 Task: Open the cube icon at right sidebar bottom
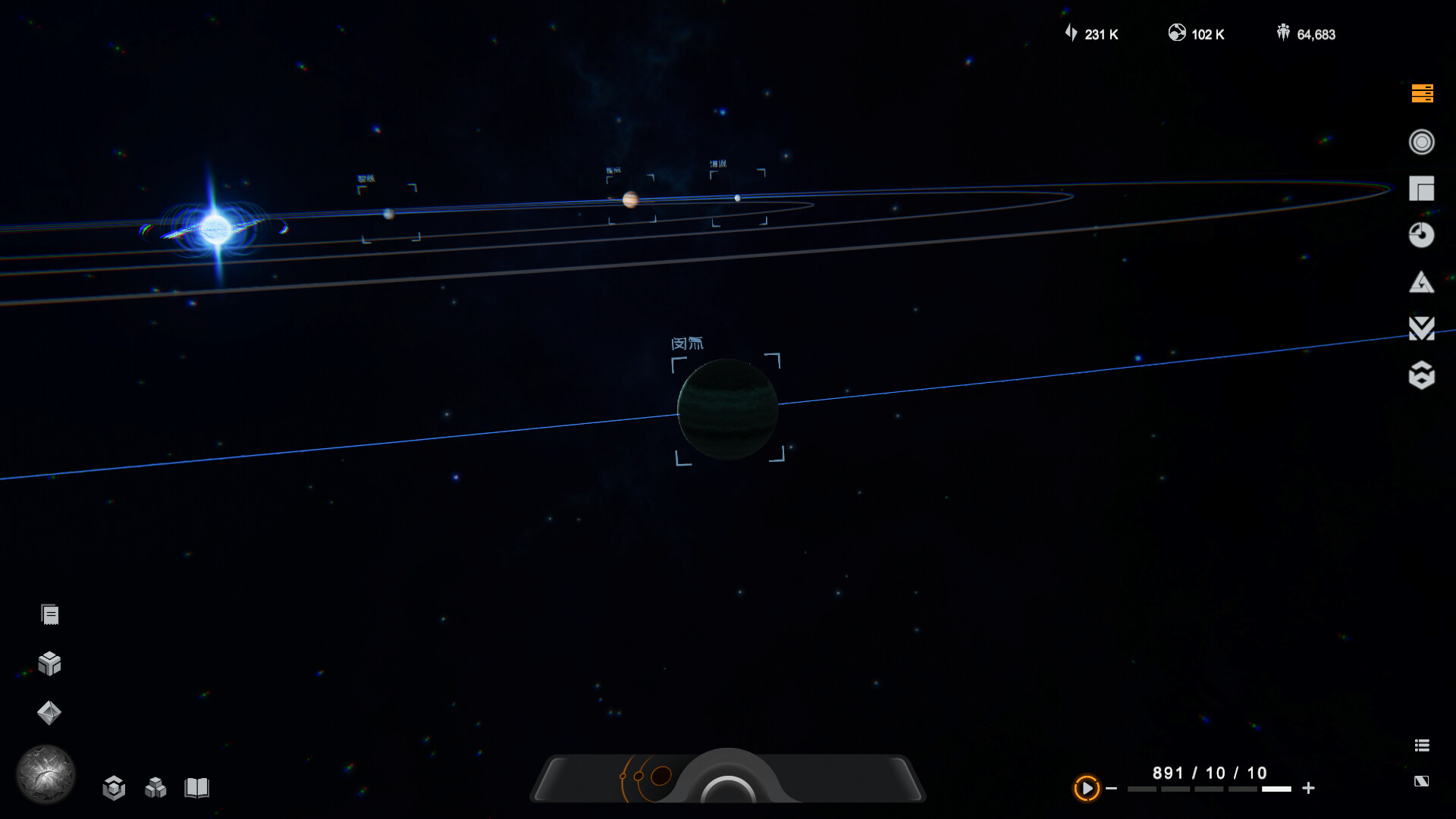[1423, 377]
